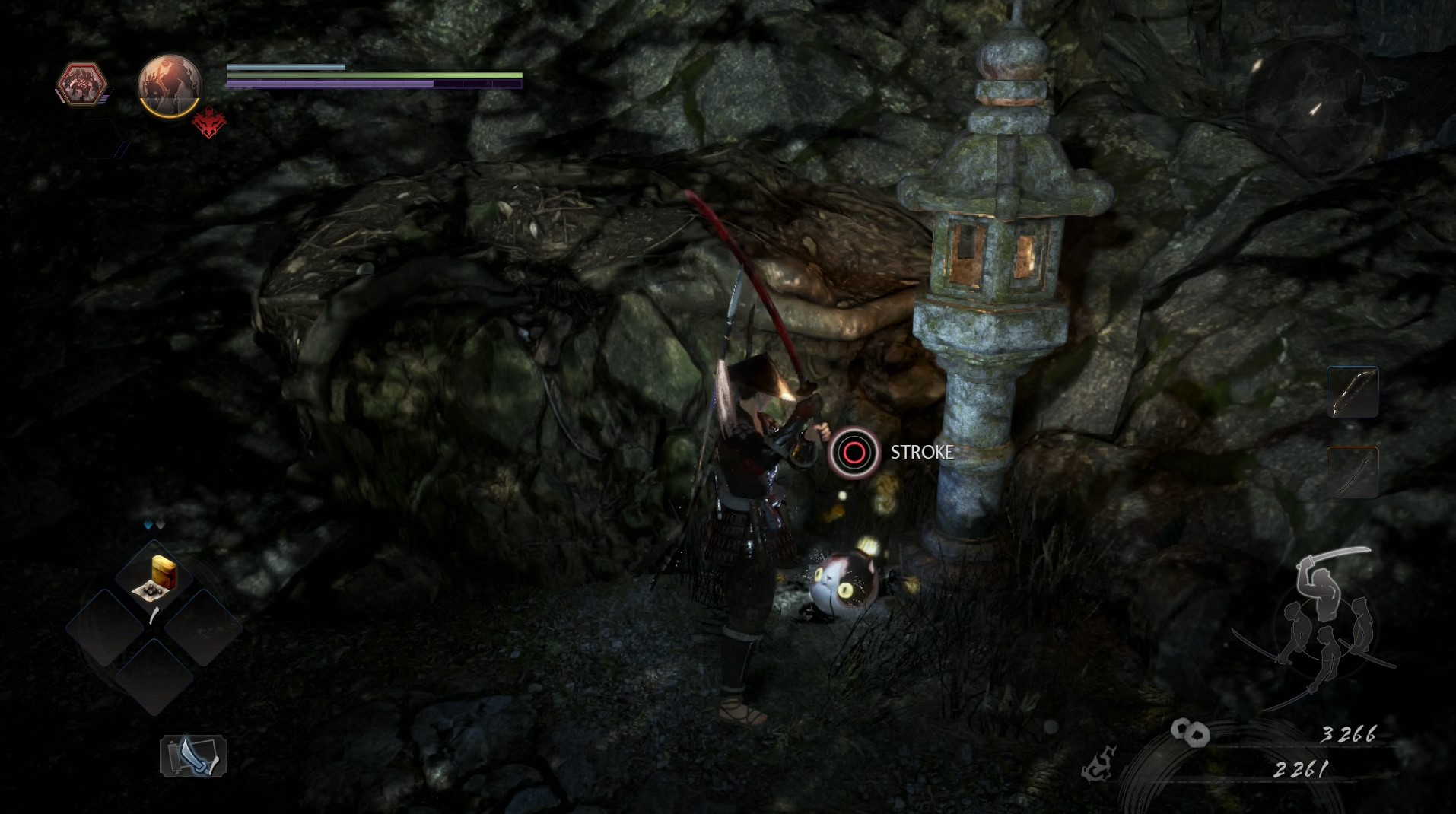This screenshot has width=1456, height=814.
Task: Open the scroll and blade icon
Action: tap(192, 755)
